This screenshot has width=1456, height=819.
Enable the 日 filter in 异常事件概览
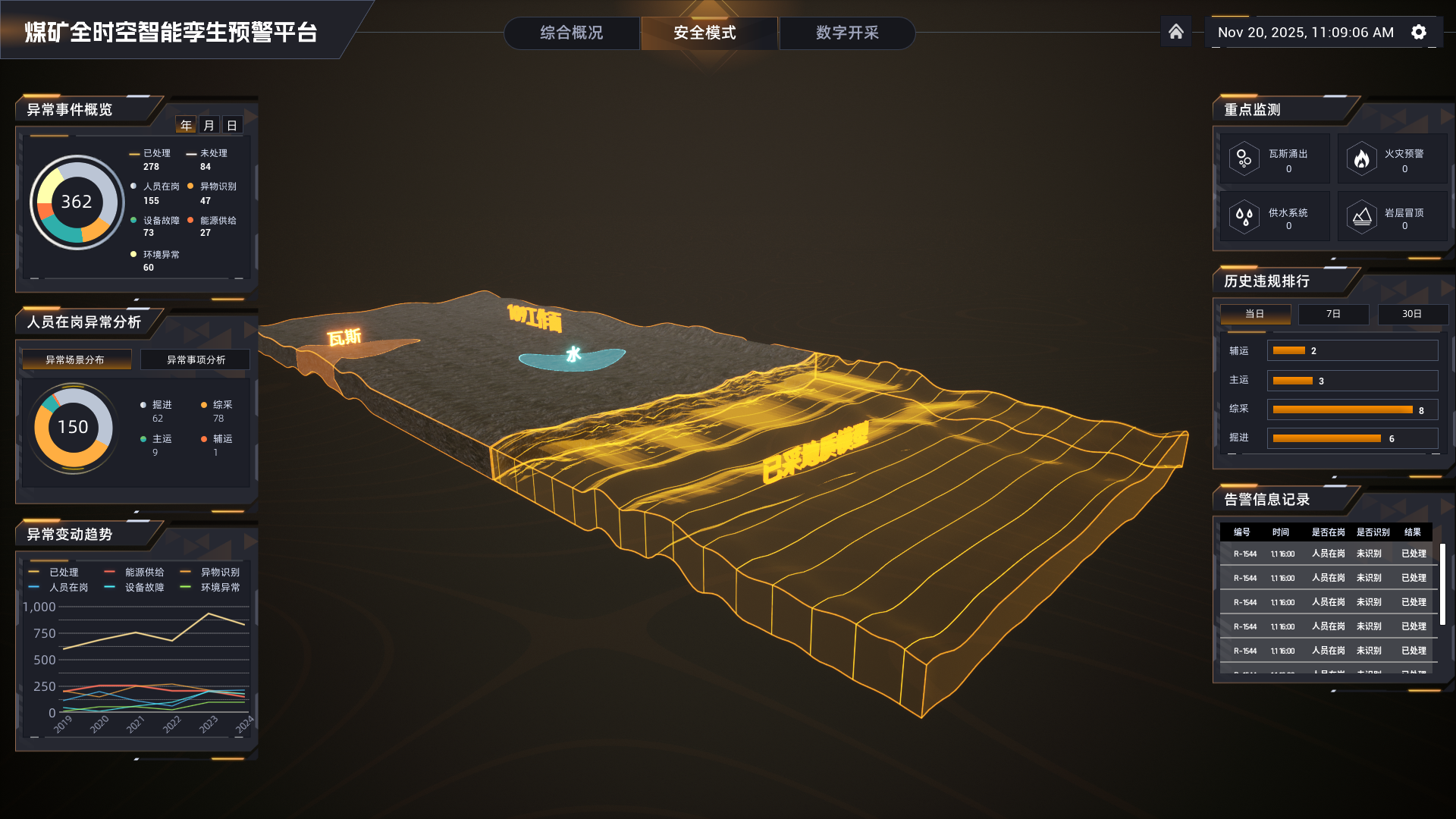coord(232,125)
